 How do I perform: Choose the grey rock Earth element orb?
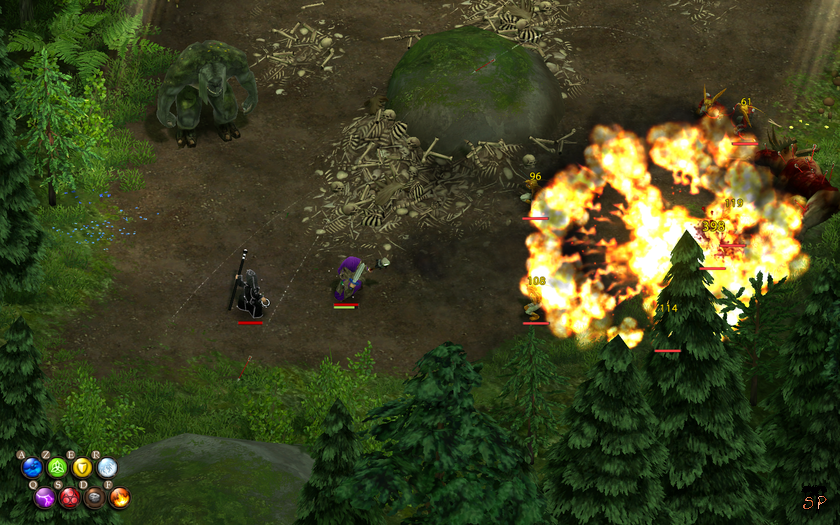95,496
